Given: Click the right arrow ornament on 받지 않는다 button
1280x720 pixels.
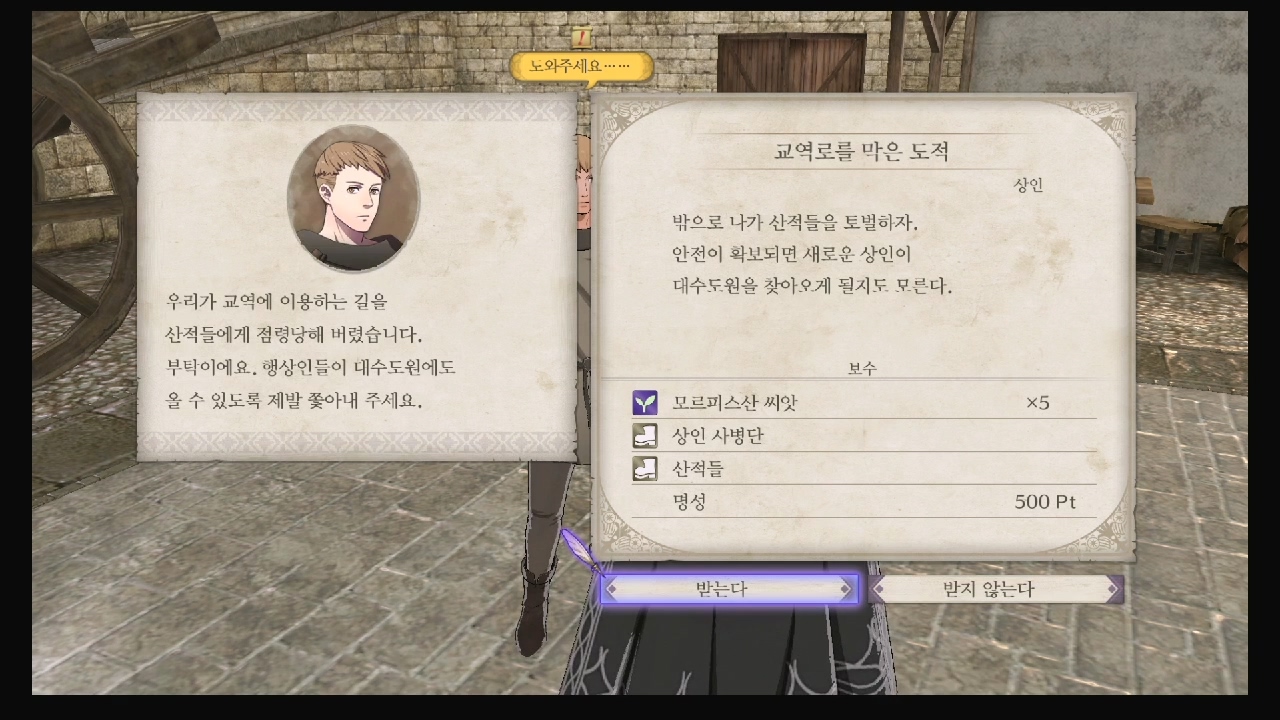Looking at the screenshot, I should point(1113,589).
